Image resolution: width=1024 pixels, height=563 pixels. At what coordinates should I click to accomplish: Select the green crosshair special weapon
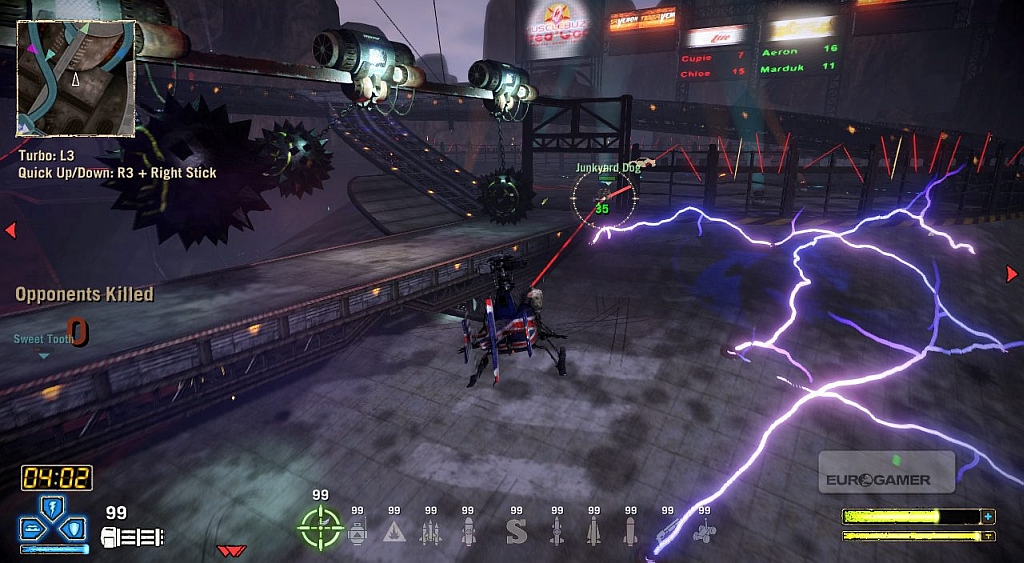click(x=321, y=527)
